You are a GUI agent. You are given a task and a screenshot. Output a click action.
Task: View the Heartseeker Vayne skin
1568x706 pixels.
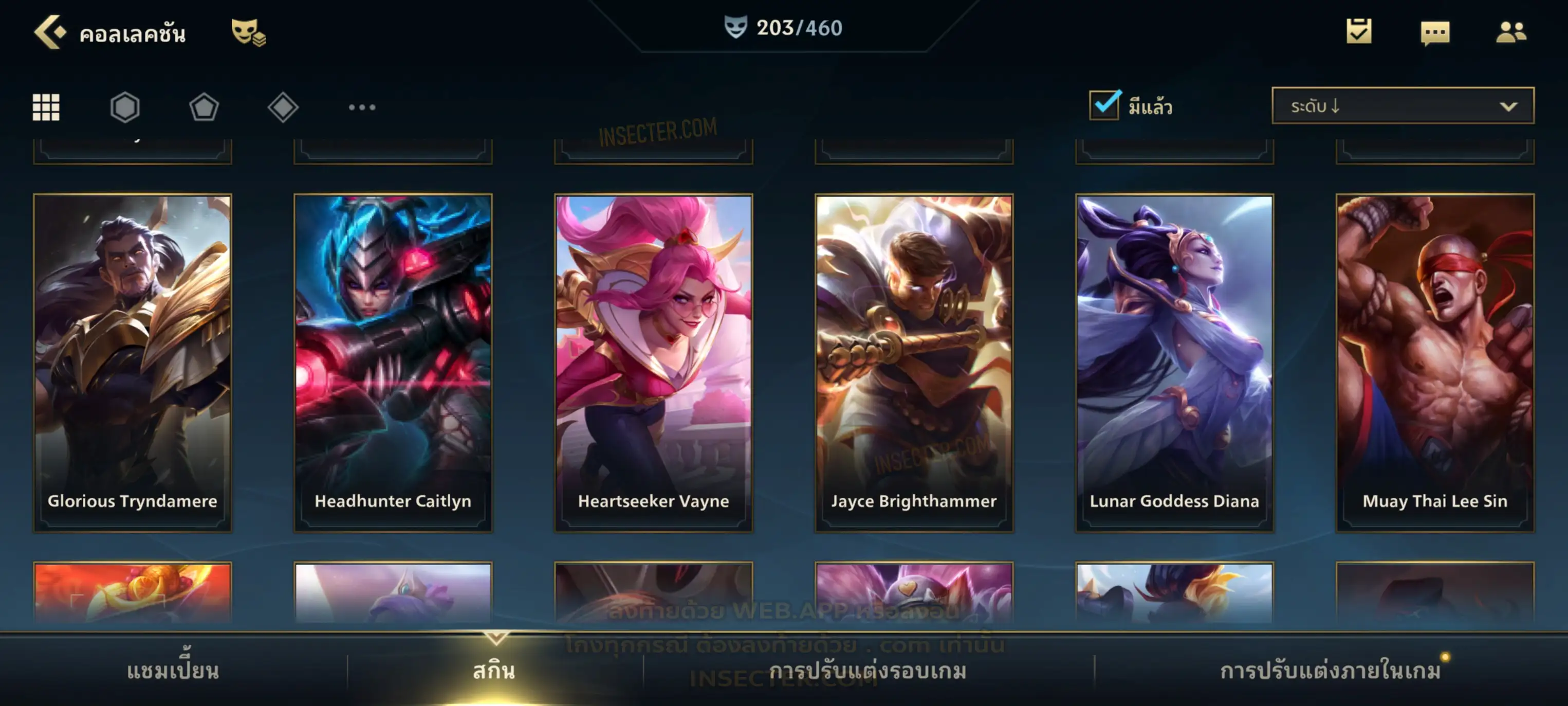coord(654,363)
